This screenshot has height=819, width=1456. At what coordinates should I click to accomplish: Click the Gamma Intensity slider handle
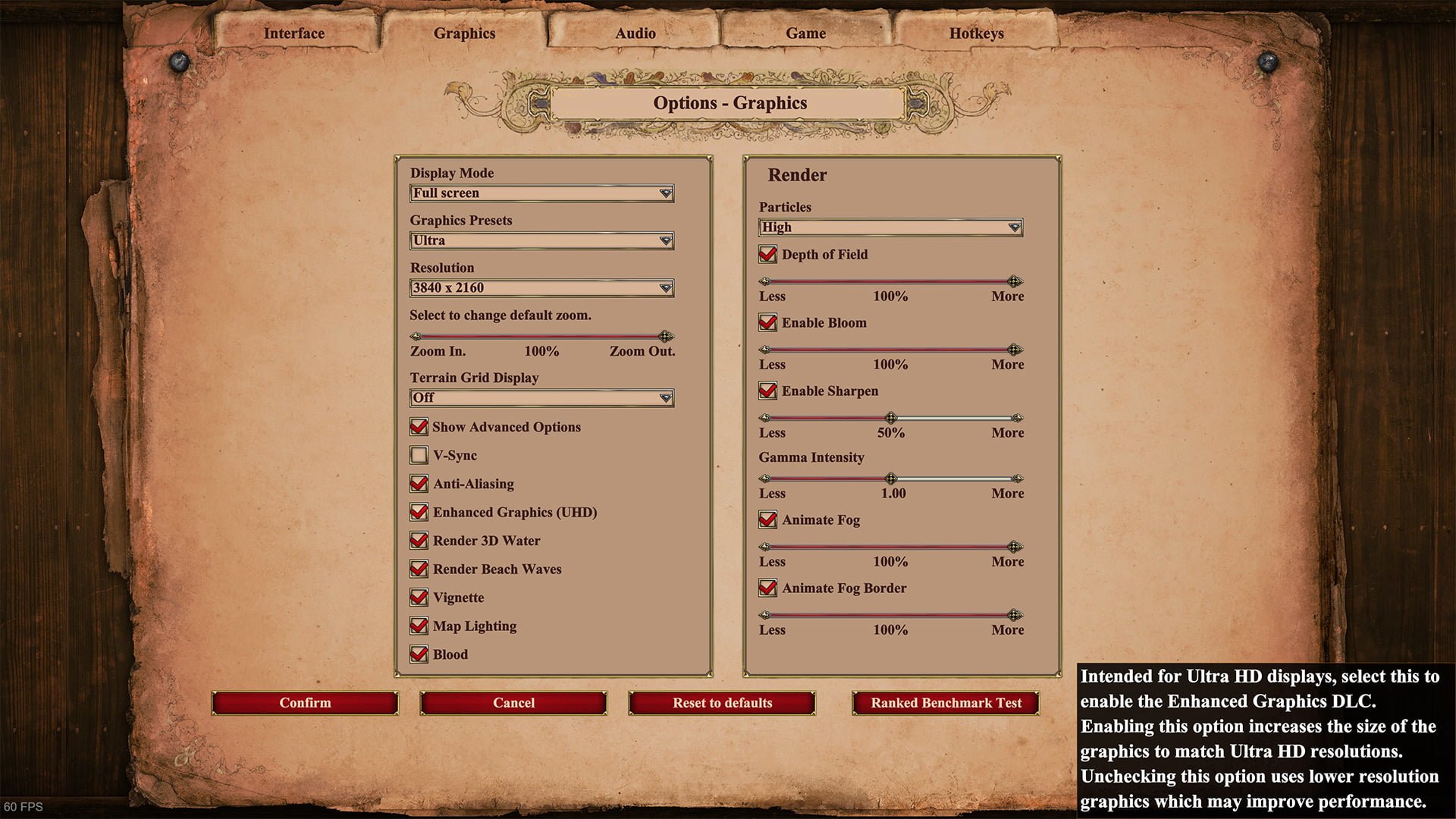pyautogui.click(x=891, y=479)
